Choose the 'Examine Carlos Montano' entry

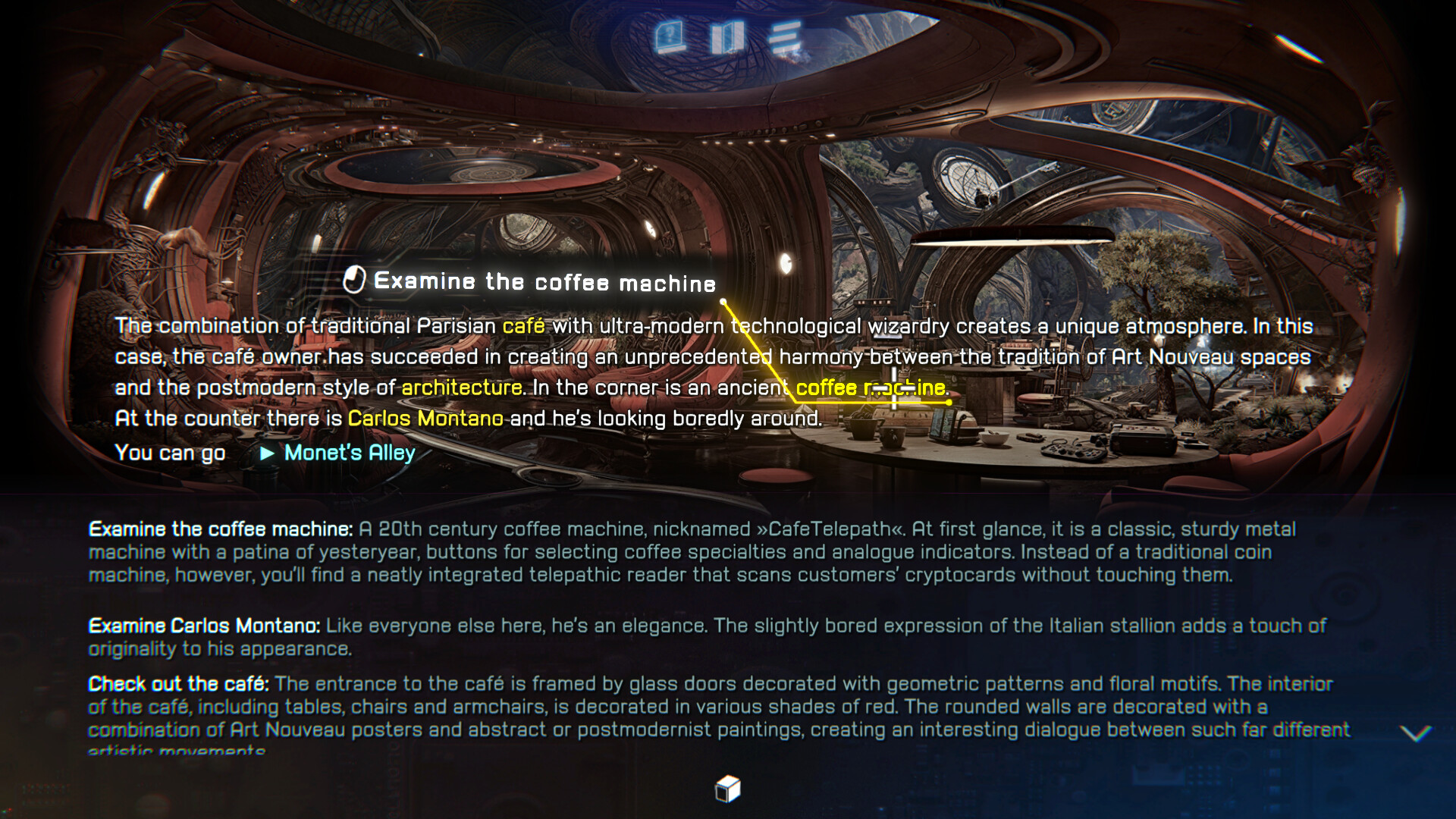[x=205, y=626]
